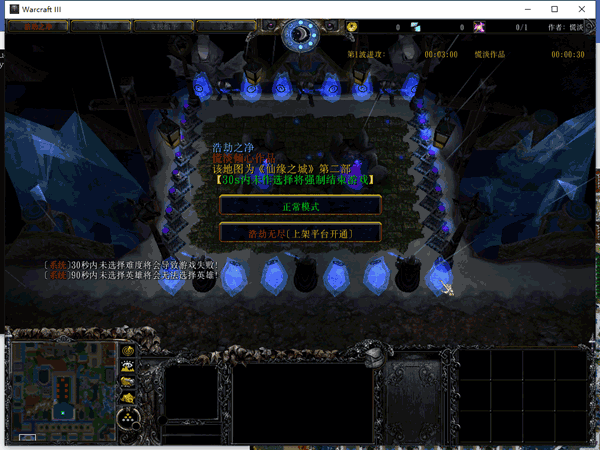This screenshot has height=450, width=600.
Task: Activate the minimap signal ping button
Action: pyautogui.click(x=129, y=351)
